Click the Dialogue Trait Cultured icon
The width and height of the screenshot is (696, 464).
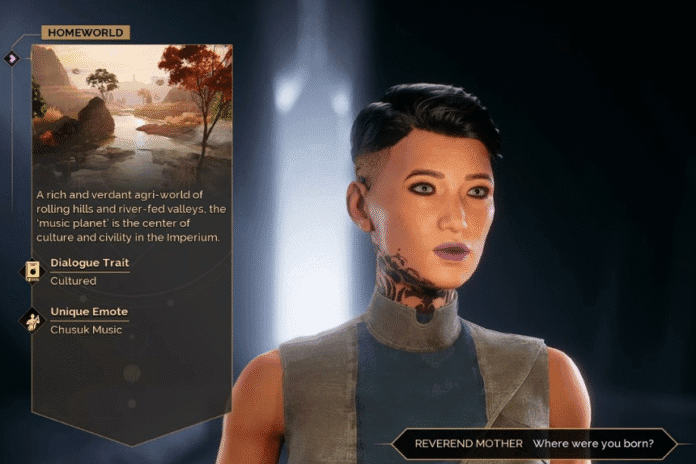click(x=32, y=271)
